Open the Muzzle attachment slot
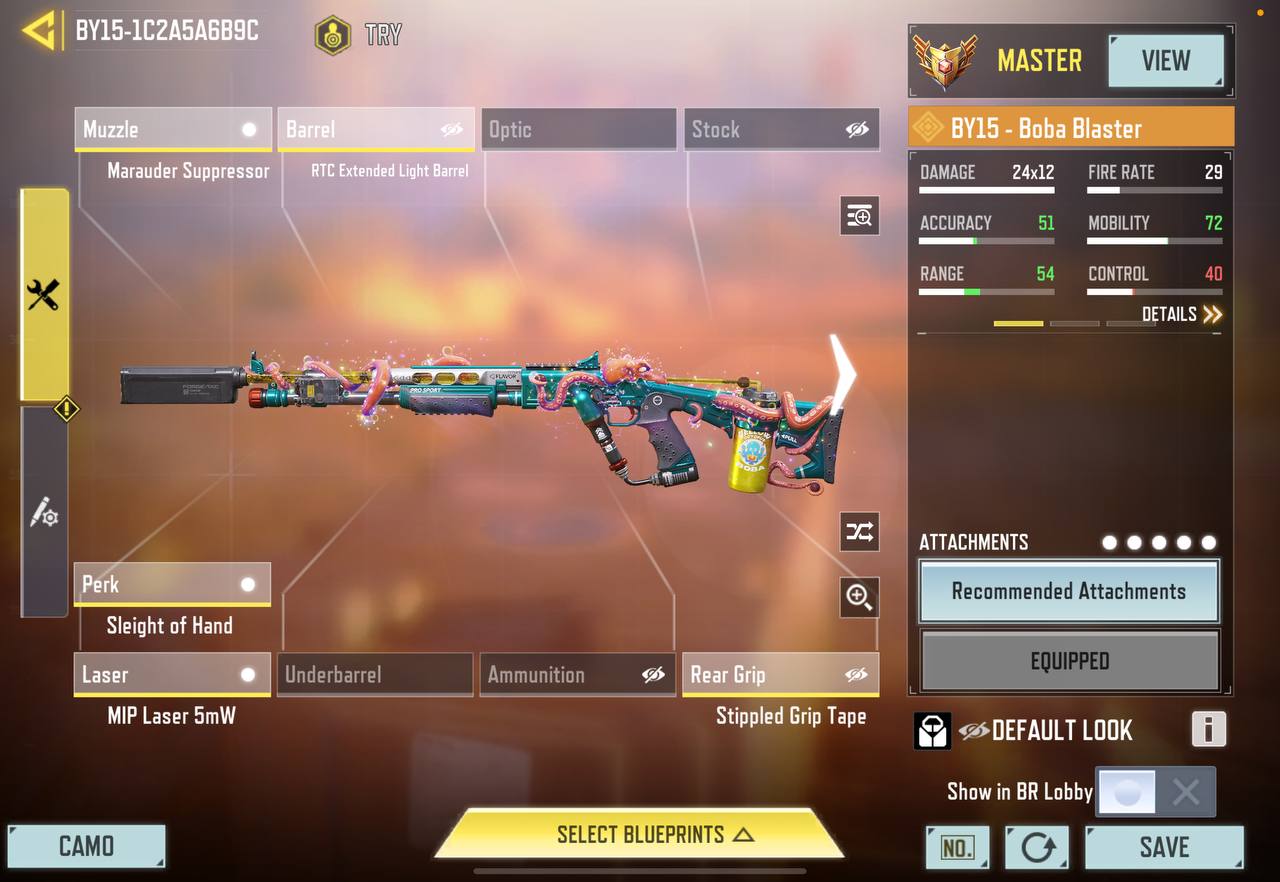This screenshot has height=882, width=1280. pos(172,130)
